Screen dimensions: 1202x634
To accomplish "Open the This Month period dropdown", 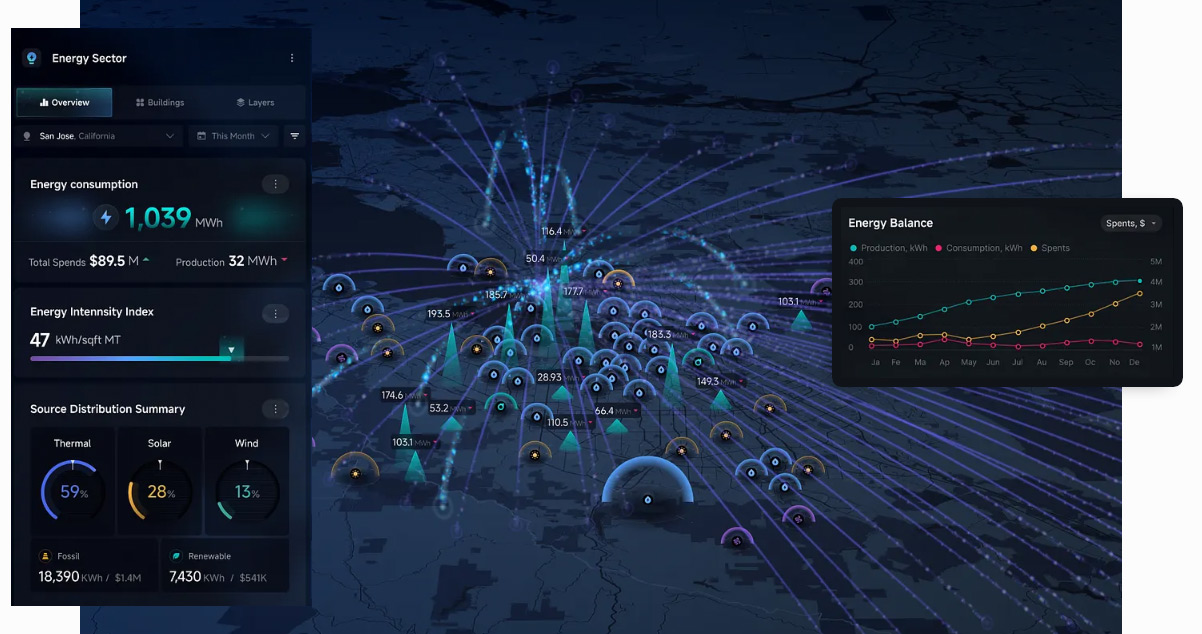I will pyautogui.click(x=233, y=136).
